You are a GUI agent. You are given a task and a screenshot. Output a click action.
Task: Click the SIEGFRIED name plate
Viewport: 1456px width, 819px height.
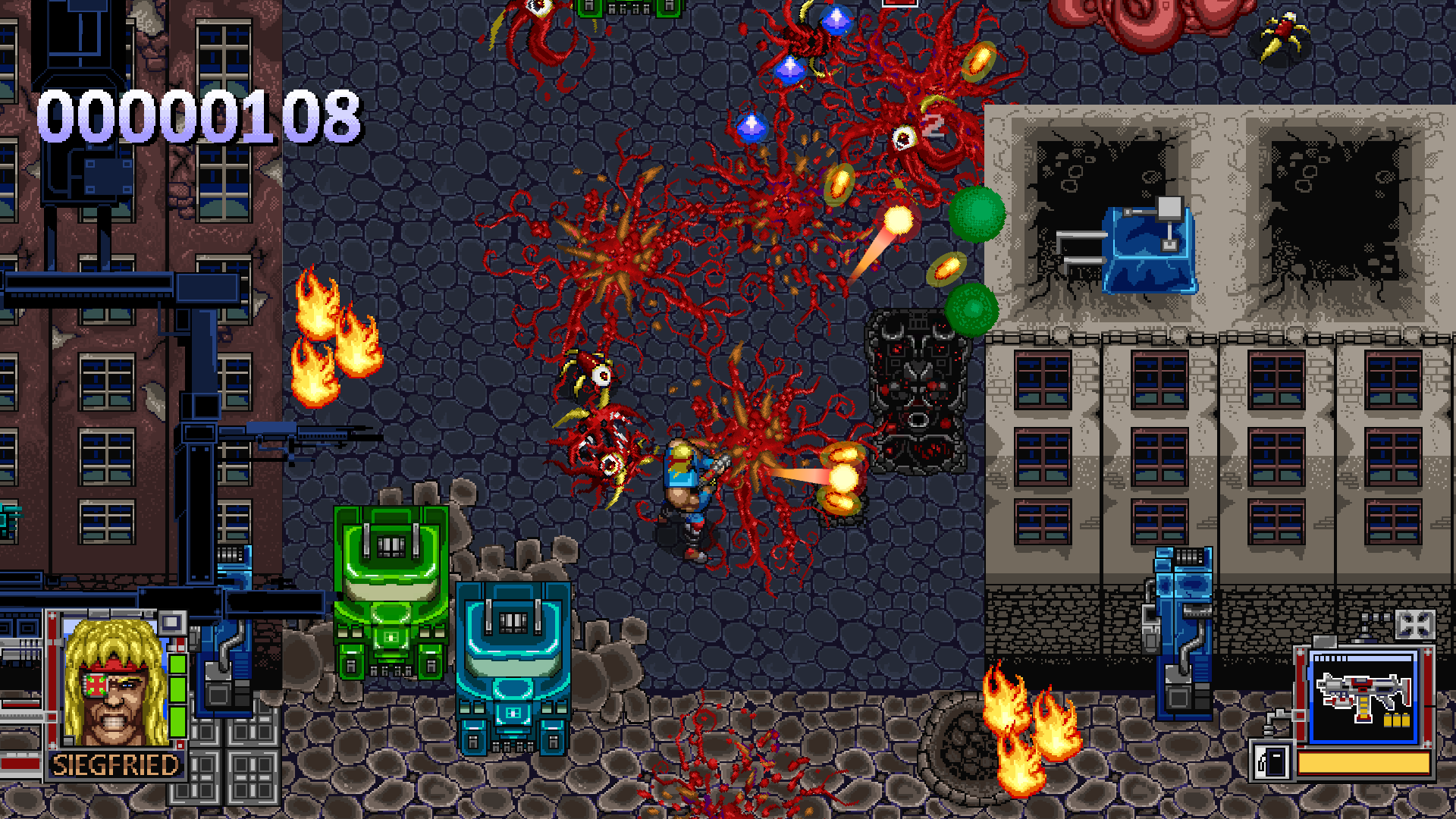coord(115,764)
